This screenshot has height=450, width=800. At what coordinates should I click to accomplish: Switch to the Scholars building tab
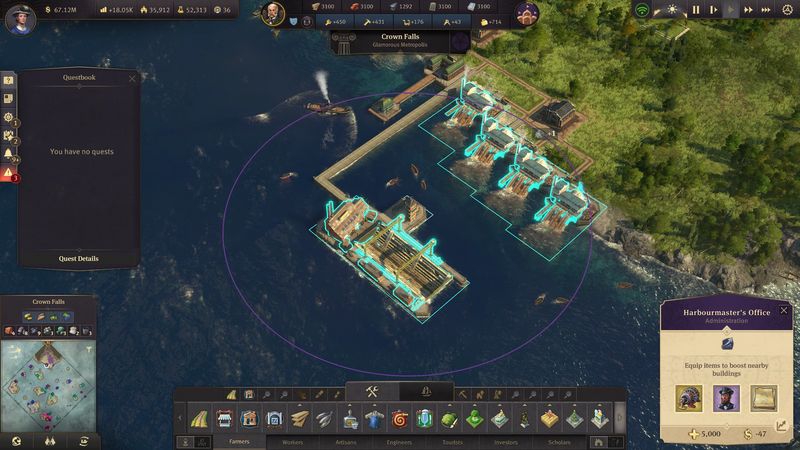pos(558,441)
